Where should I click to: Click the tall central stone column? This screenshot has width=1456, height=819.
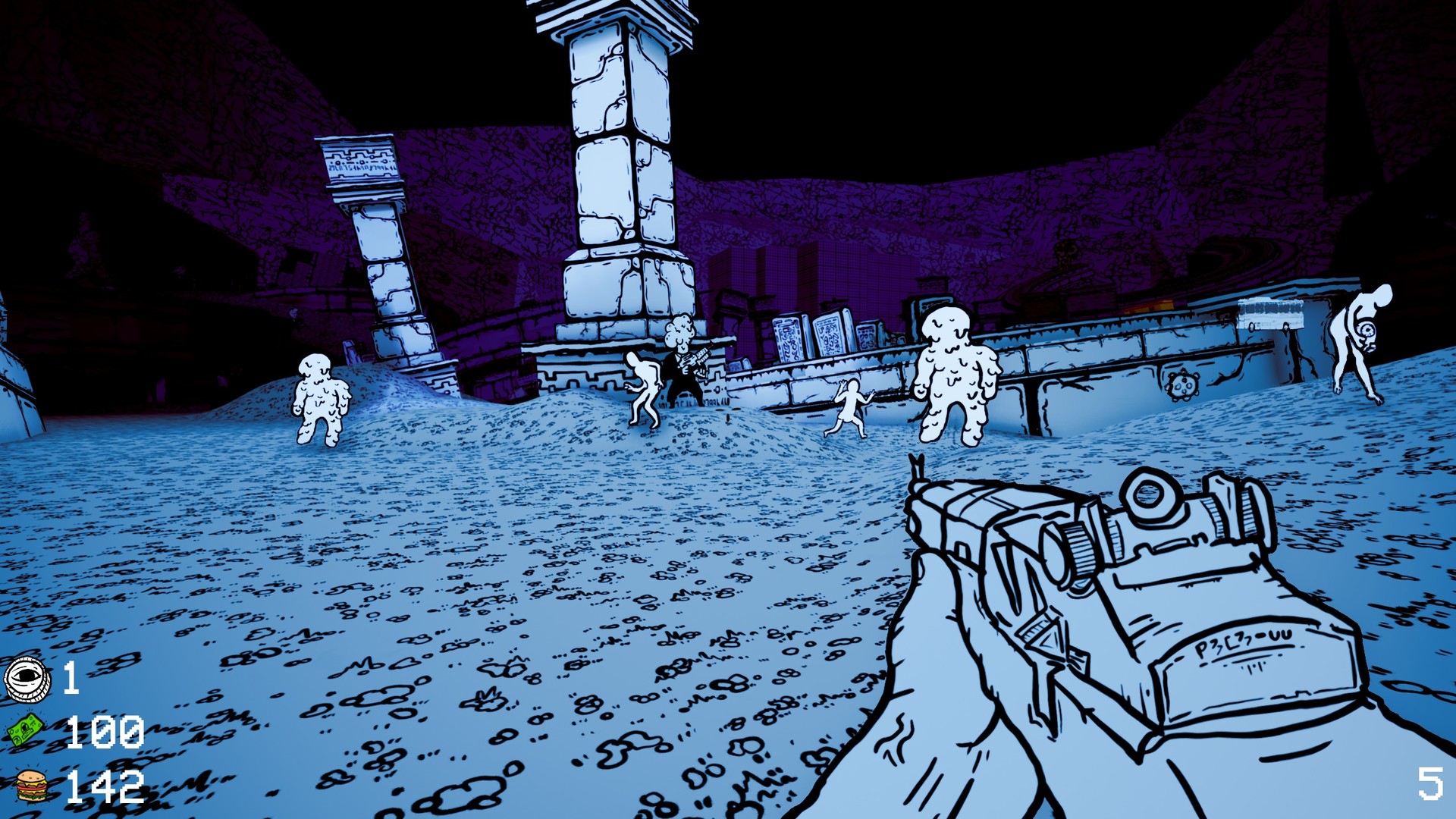tap(622, 152)
